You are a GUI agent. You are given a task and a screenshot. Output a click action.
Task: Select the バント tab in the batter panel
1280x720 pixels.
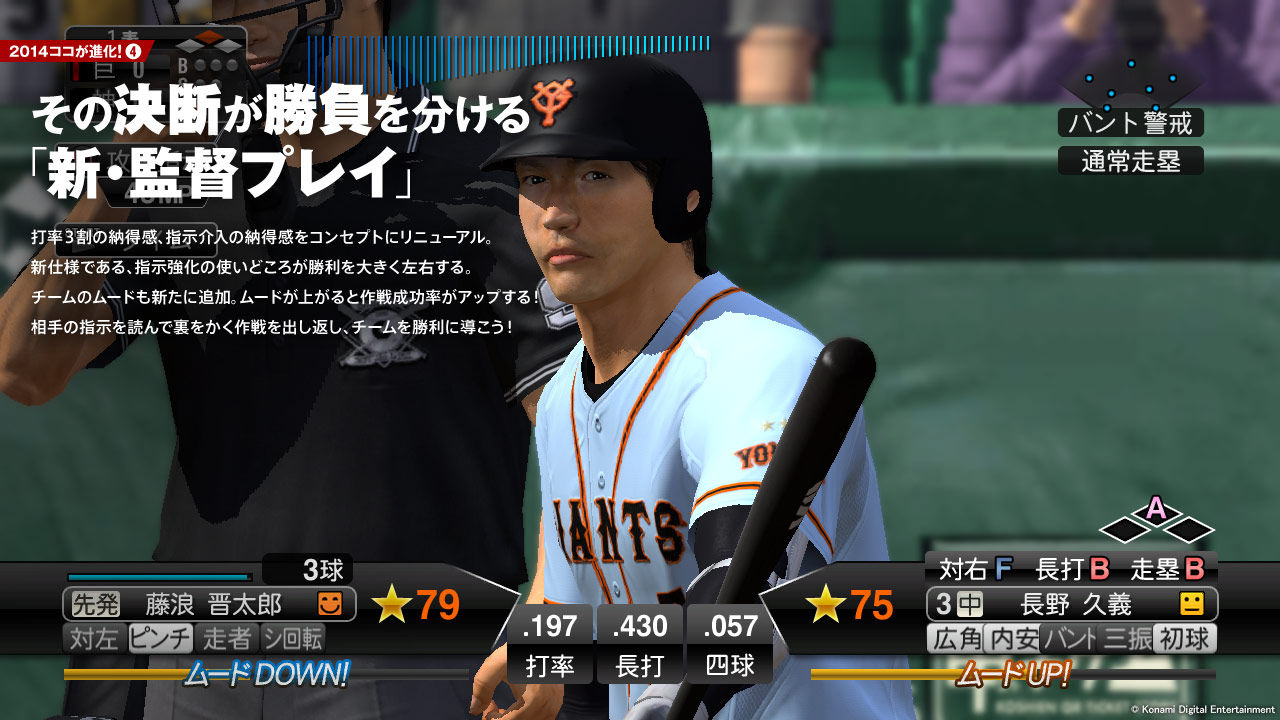pyautogui.click(x=1069, y=638)
